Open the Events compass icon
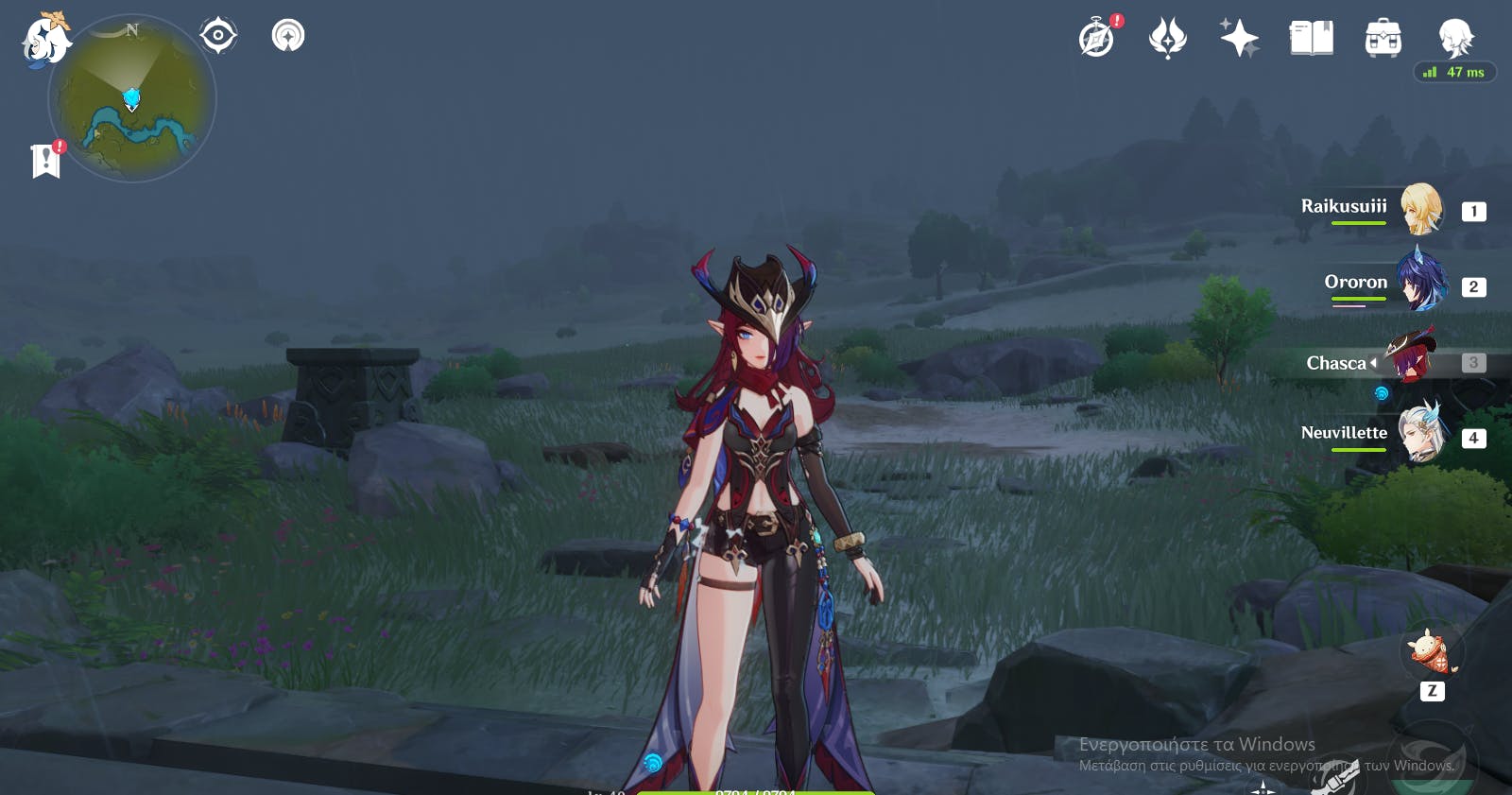Screen dimensions: 1512x795 (x=1097, y=39)
